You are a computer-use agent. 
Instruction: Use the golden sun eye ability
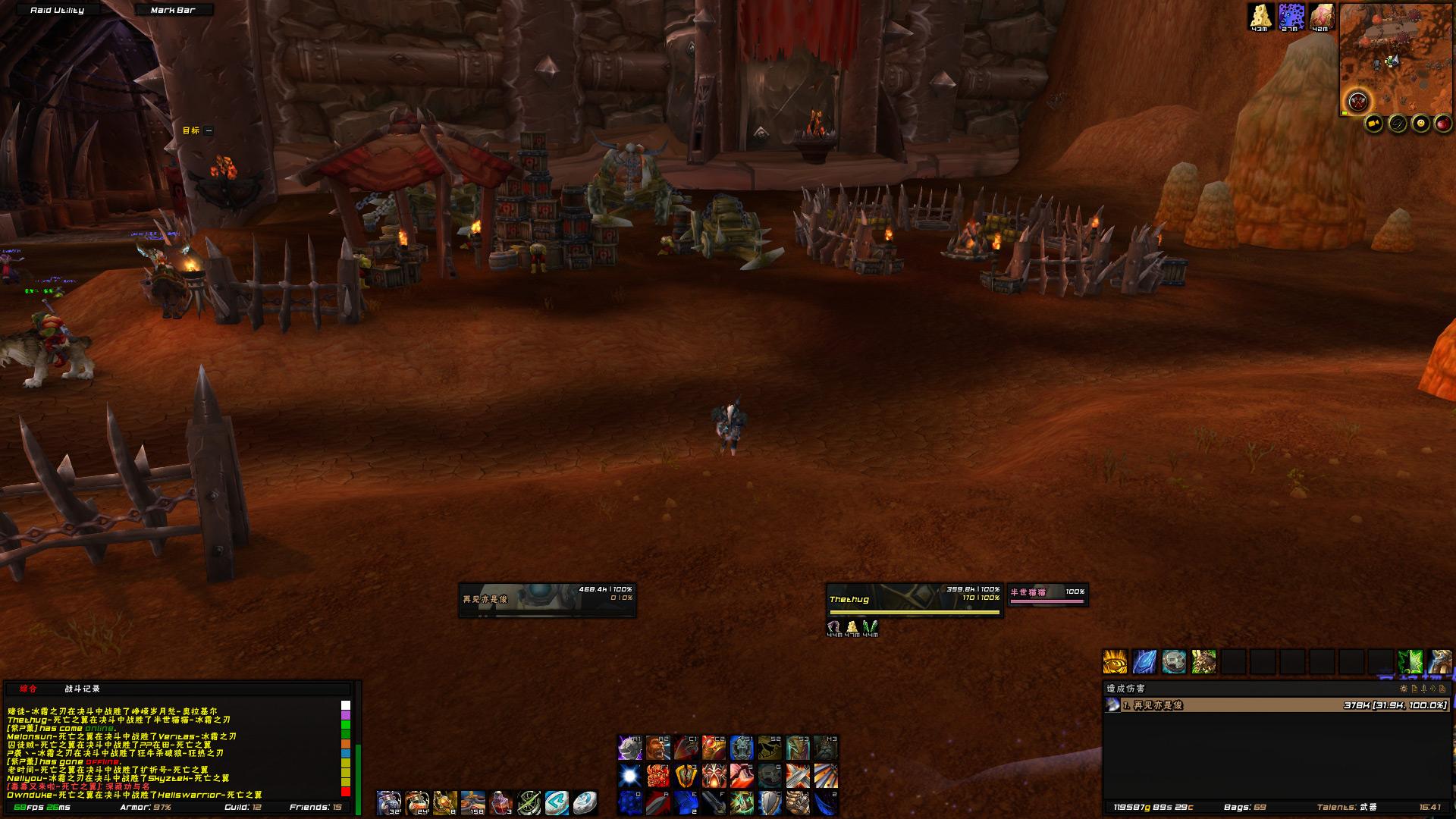click(1115, 661)
